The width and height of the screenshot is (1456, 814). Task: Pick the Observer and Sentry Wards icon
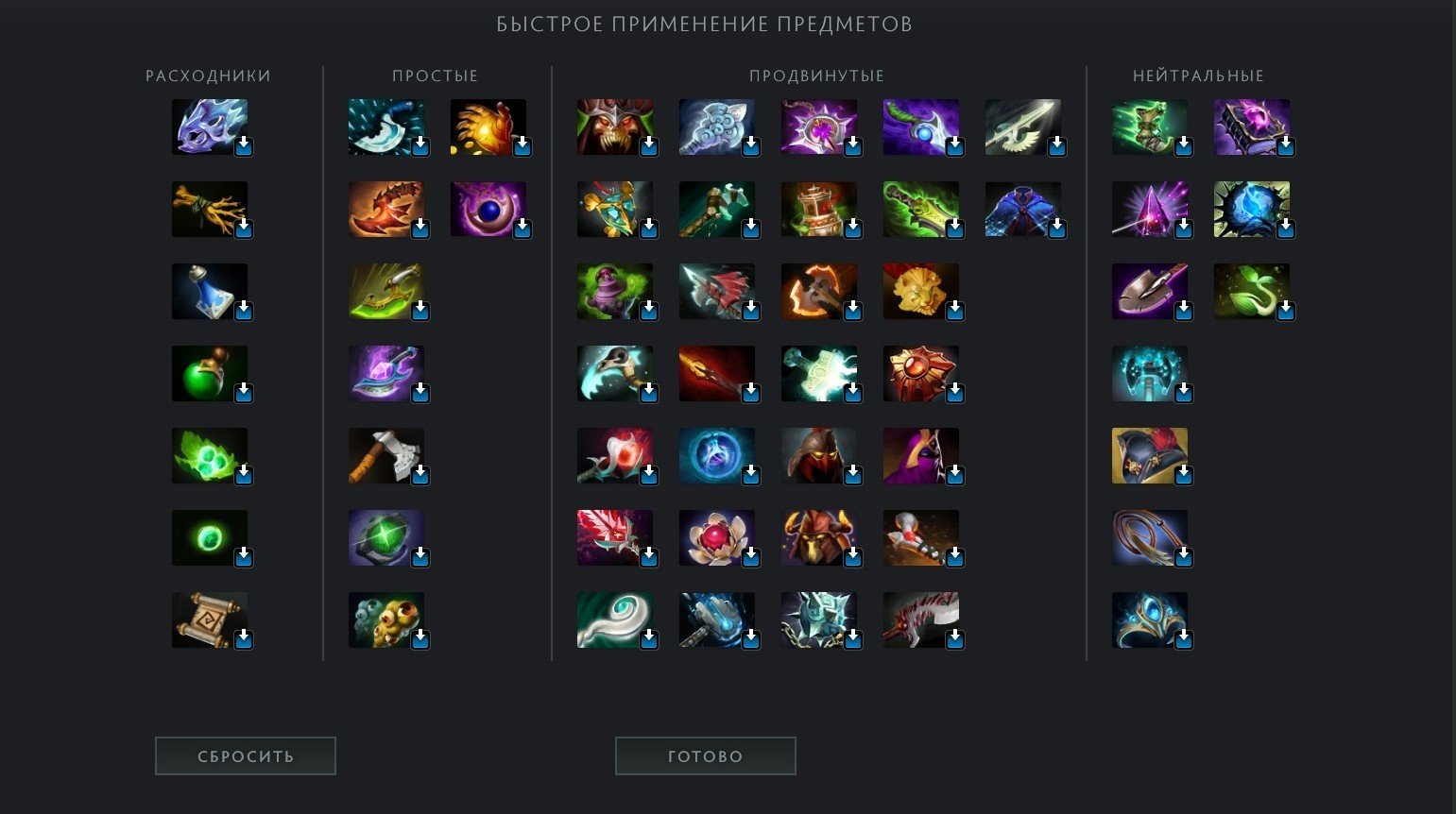[x=385, y=620]
